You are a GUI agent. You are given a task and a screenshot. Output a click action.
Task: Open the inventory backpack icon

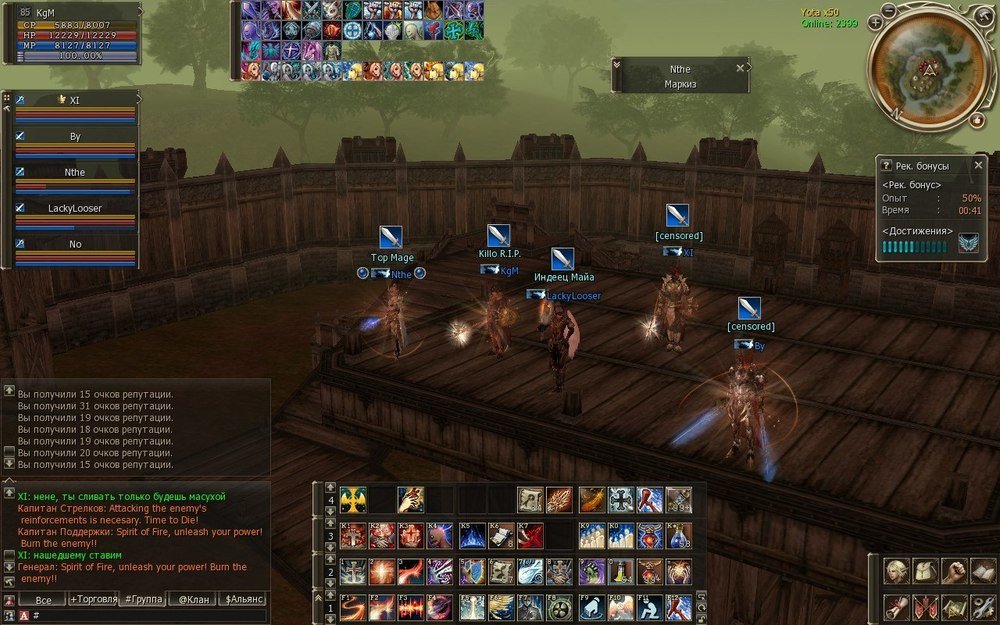[x=927, y=572]
